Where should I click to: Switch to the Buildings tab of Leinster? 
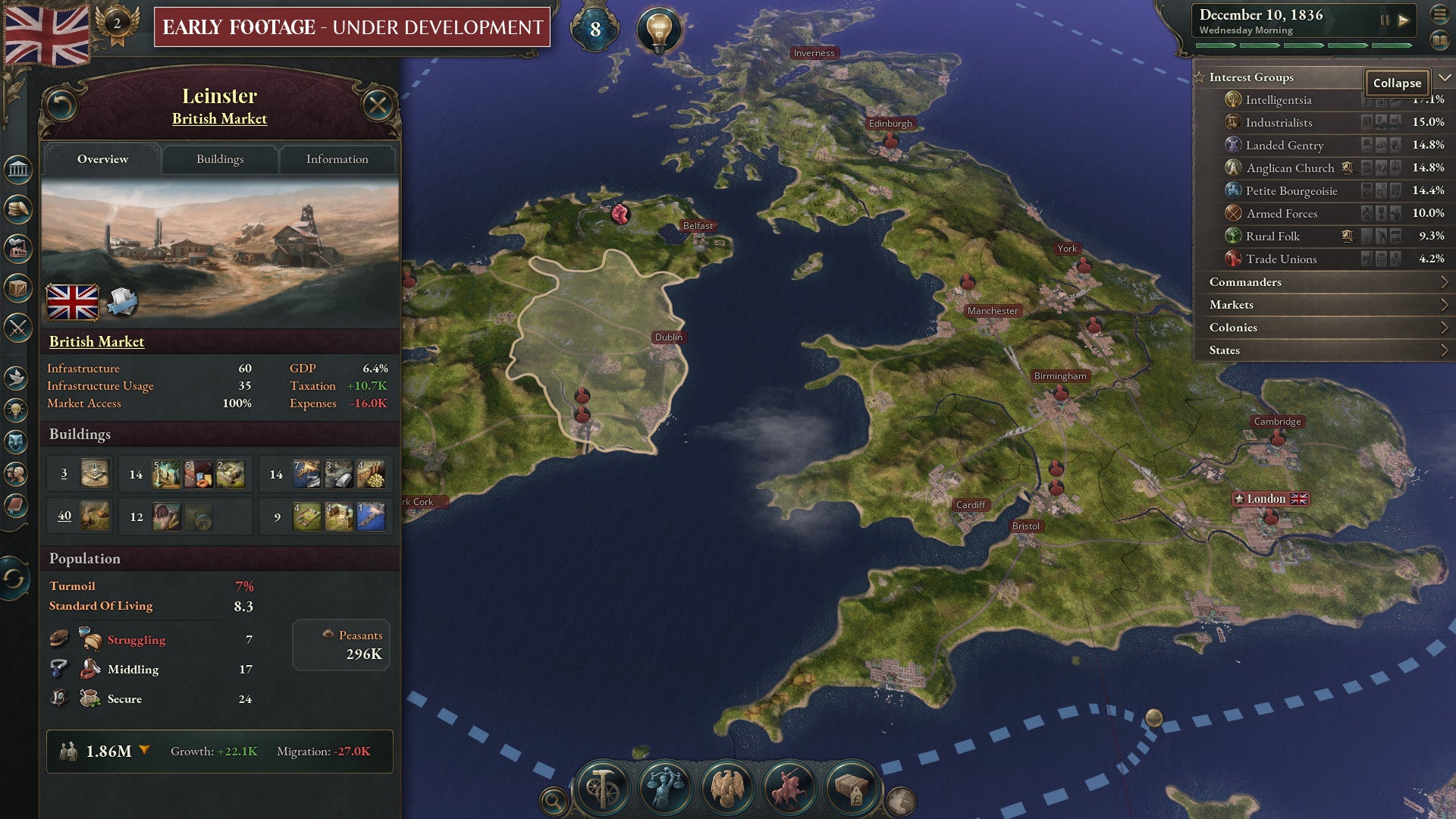tap(219, 159)
